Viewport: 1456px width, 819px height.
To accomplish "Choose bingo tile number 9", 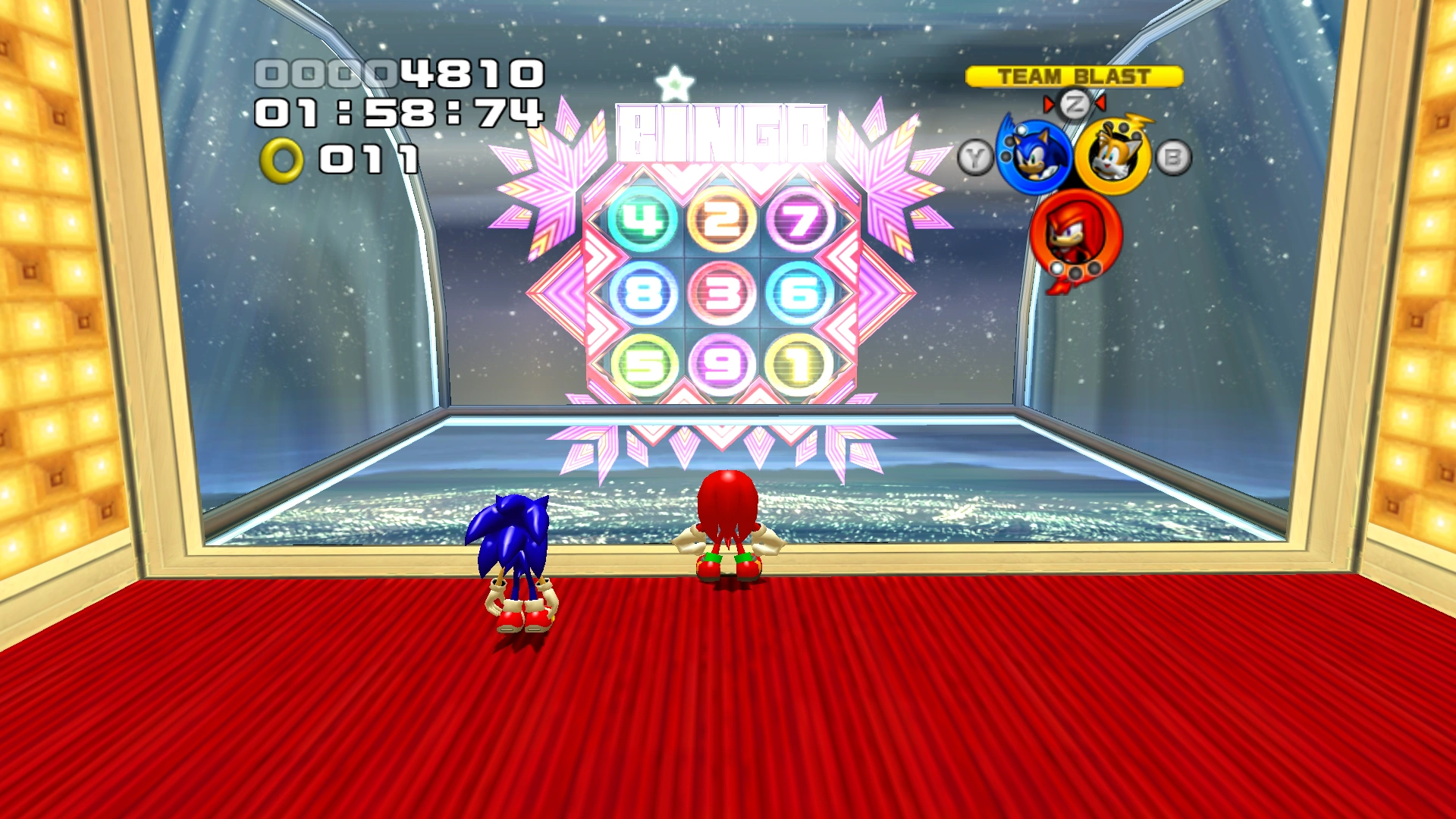I will [x=721, y=366].
